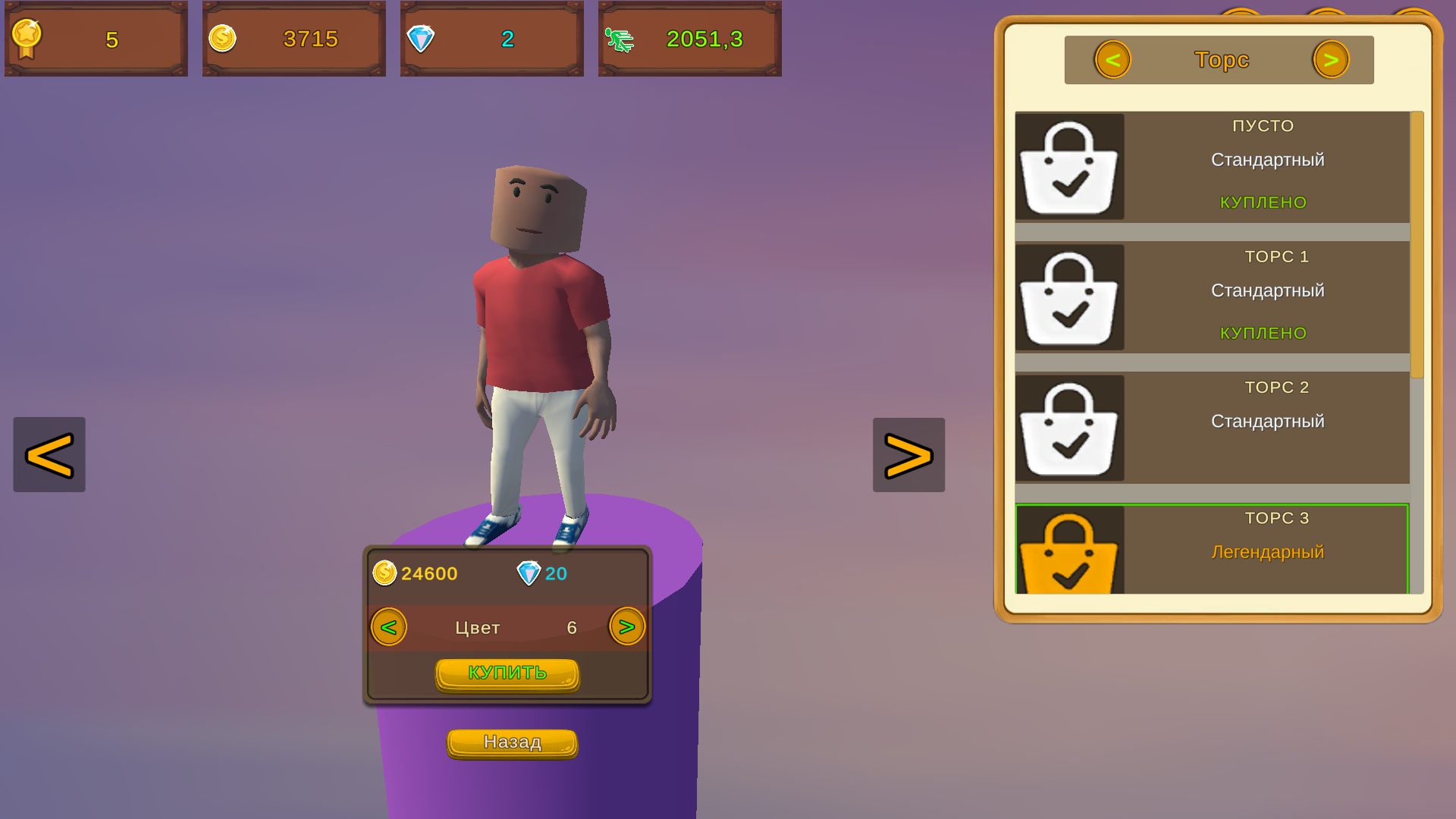Viewport: 1456px width, 819px height.
Task: Switch category using the Торс header
Action: coord(1221,59)
